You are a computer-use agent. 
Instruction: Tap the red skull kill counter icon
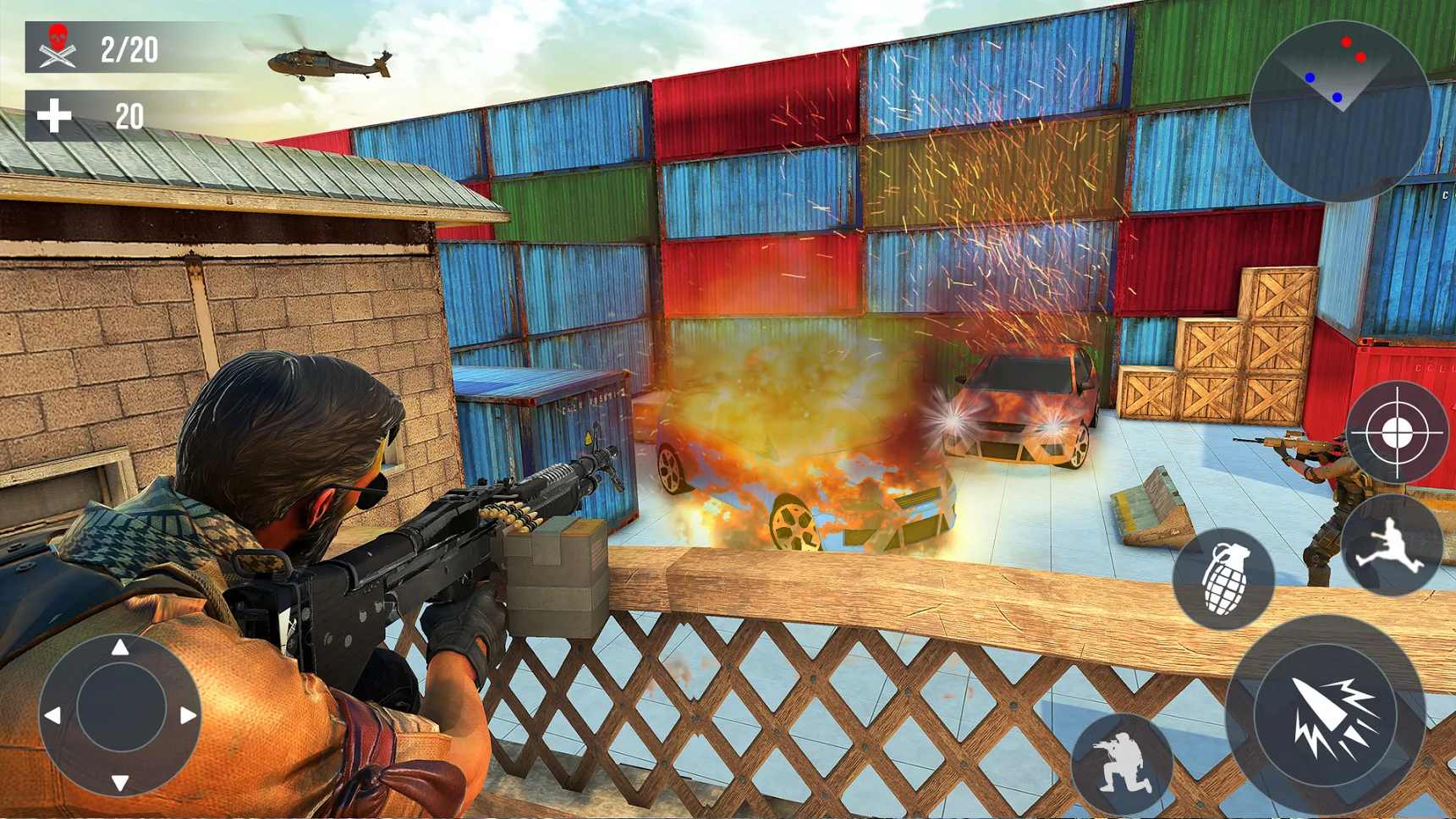coord(56,37)
